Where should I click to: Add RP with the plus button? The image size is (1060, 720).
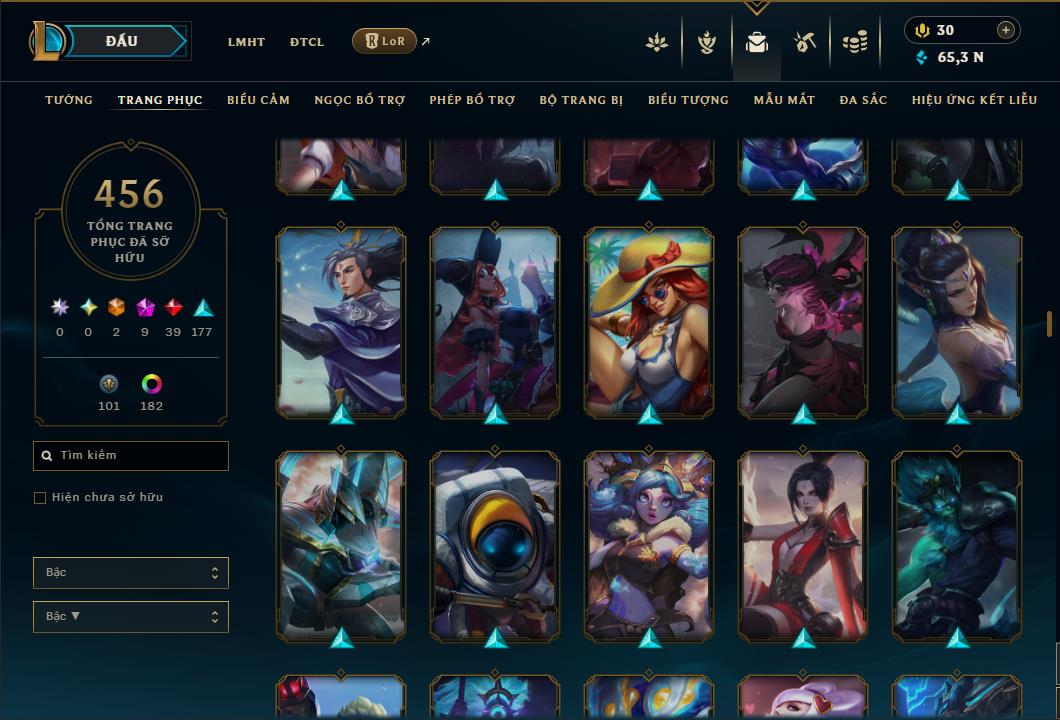[1006, 30]
